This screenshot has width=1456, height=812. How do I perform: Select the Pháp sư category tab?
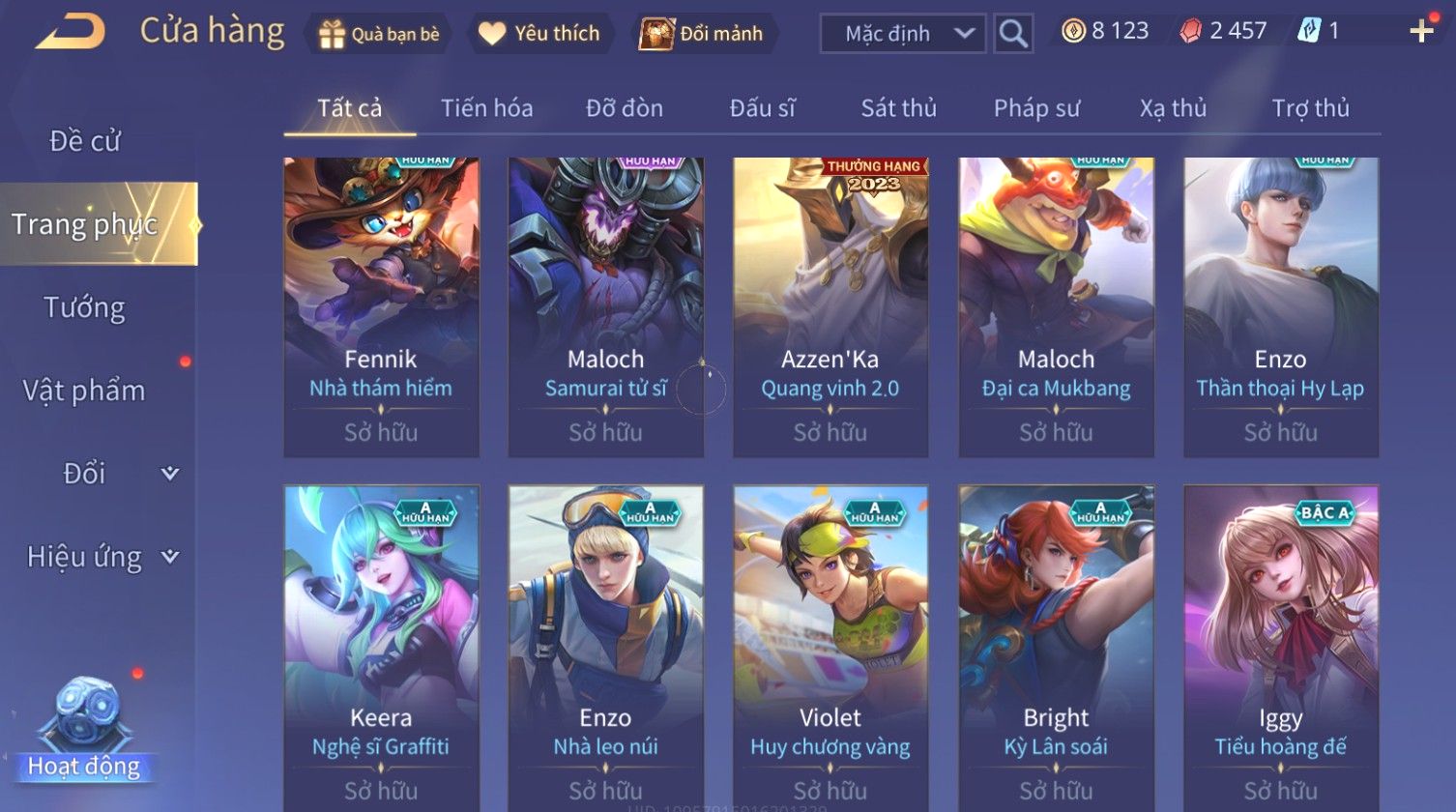[x=1036, y=108]
